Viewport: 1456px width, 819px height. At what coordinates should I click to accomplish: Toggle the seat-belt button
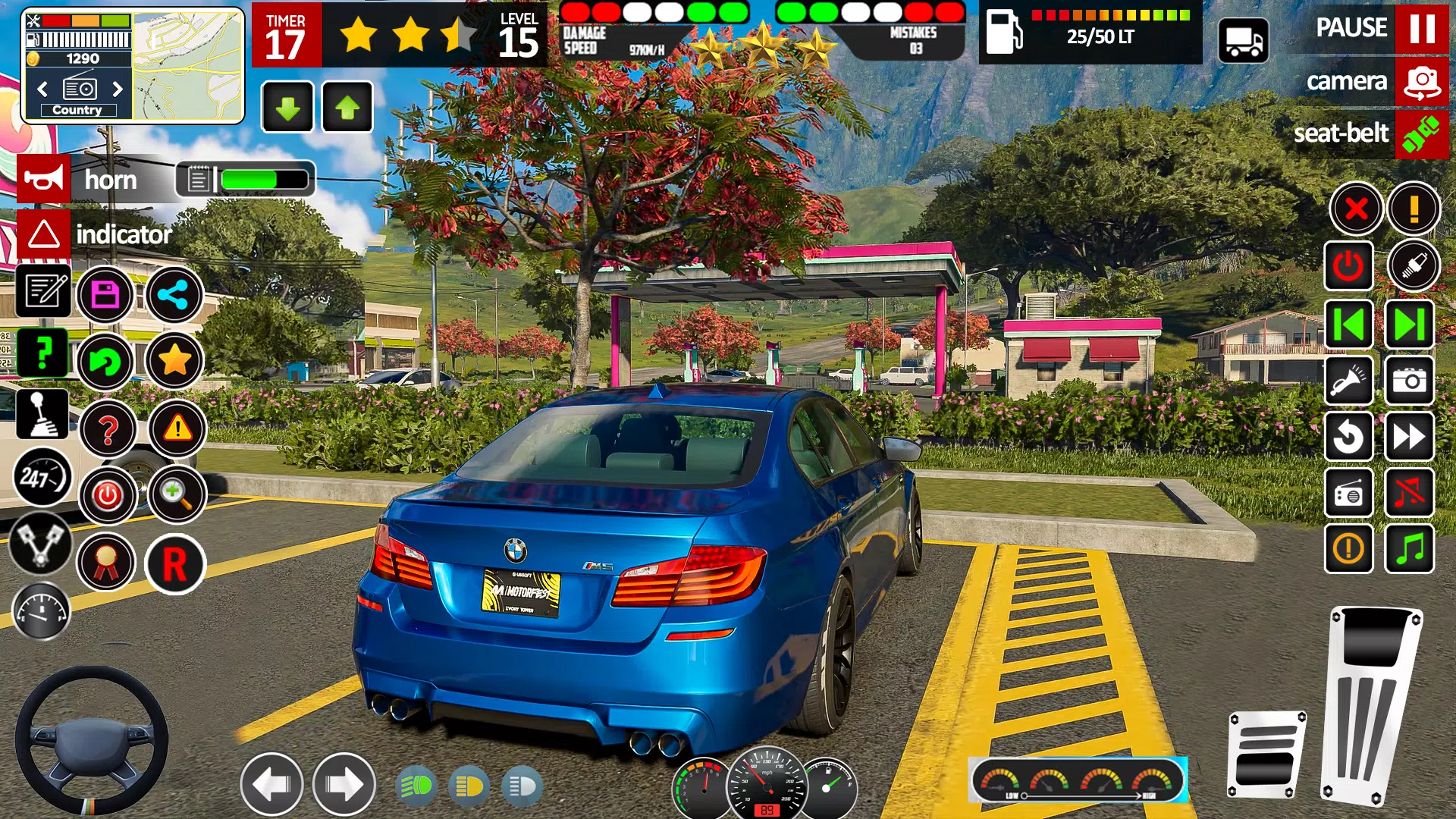[1422, 134]
